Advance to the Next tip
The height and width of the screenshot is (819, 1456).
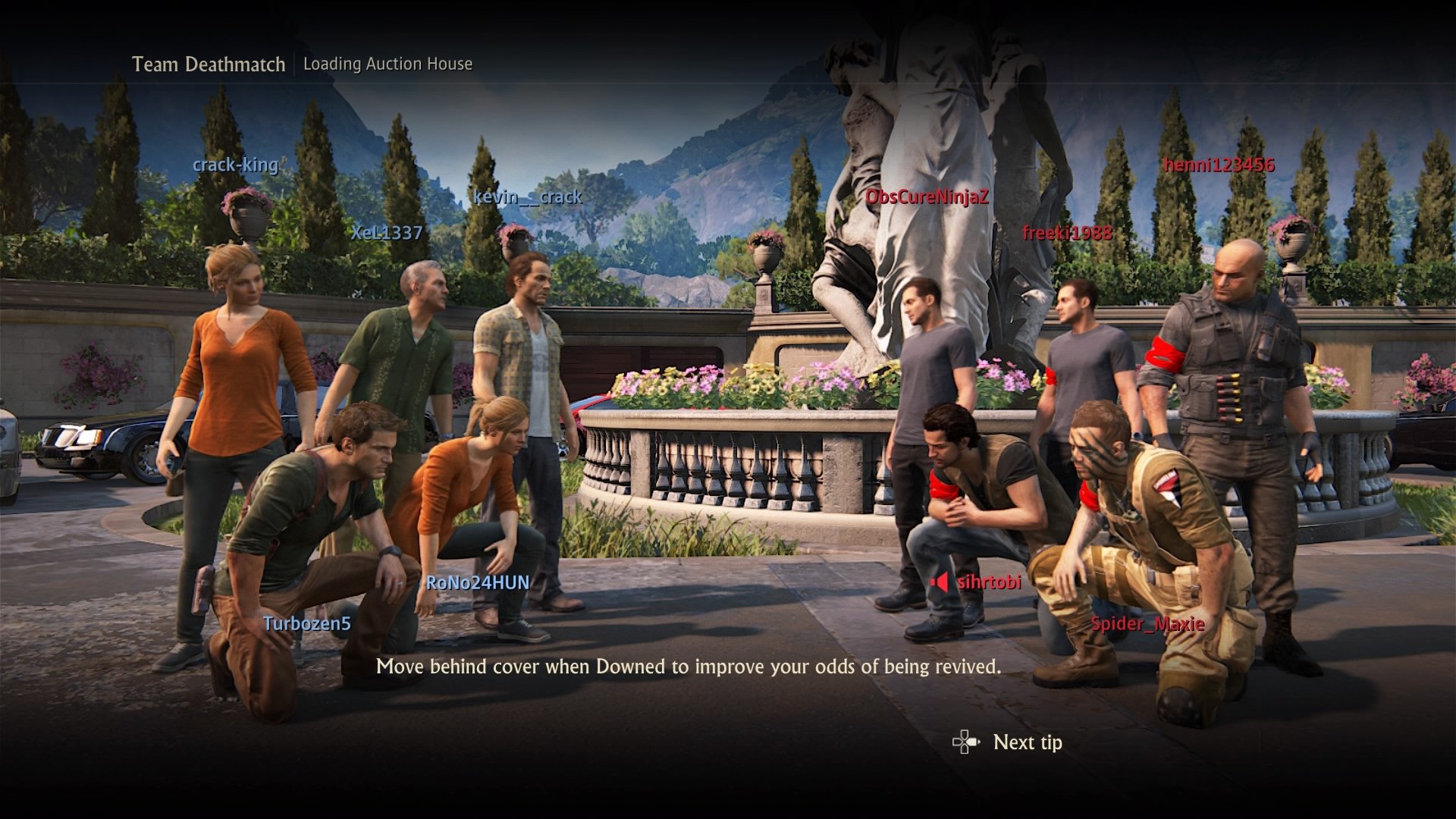click(x=1028, y=742)
